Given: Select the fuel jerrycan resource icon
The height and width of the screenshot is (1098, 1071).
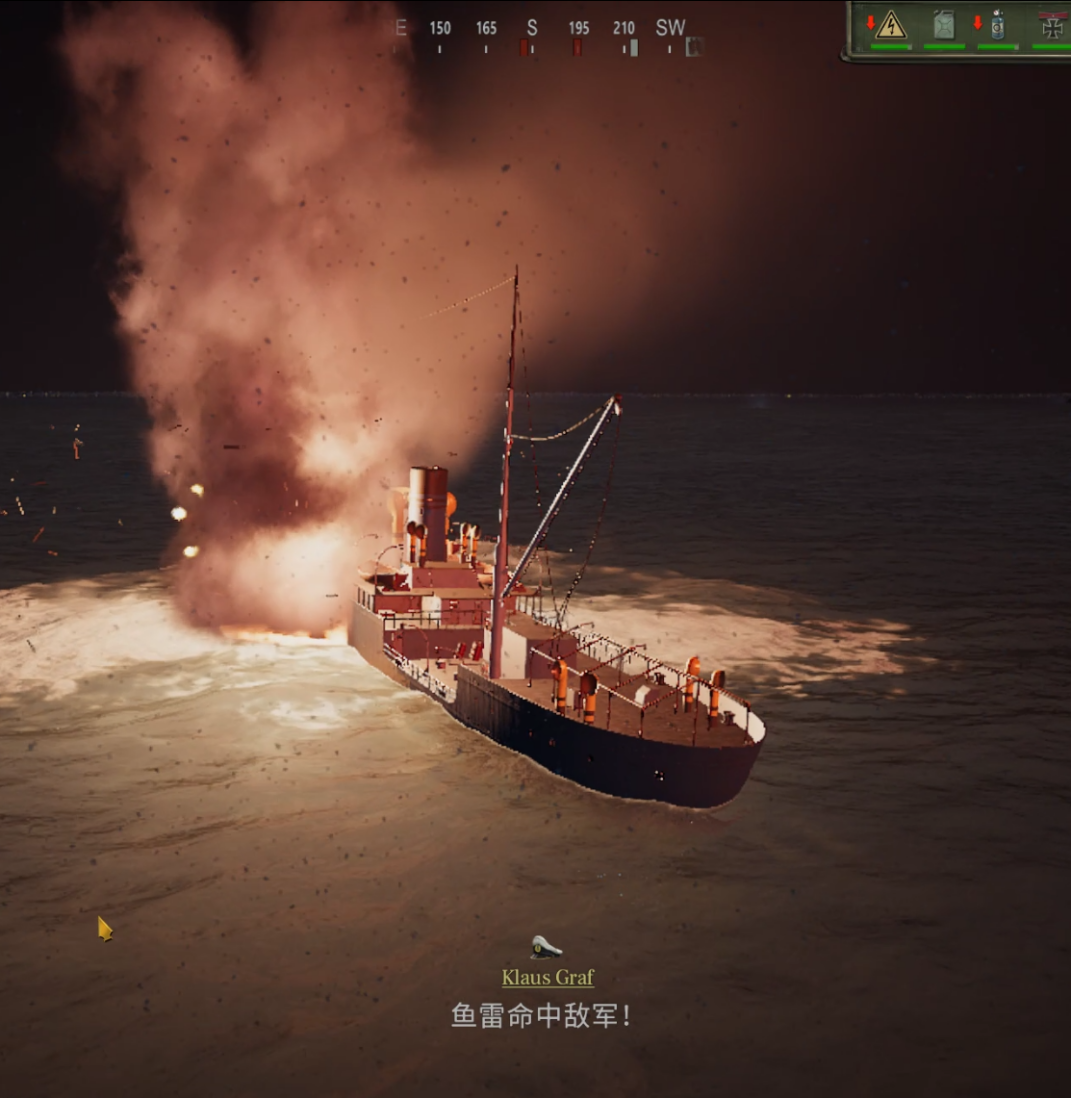Looking at the screenshot, I should pos(943,25).
